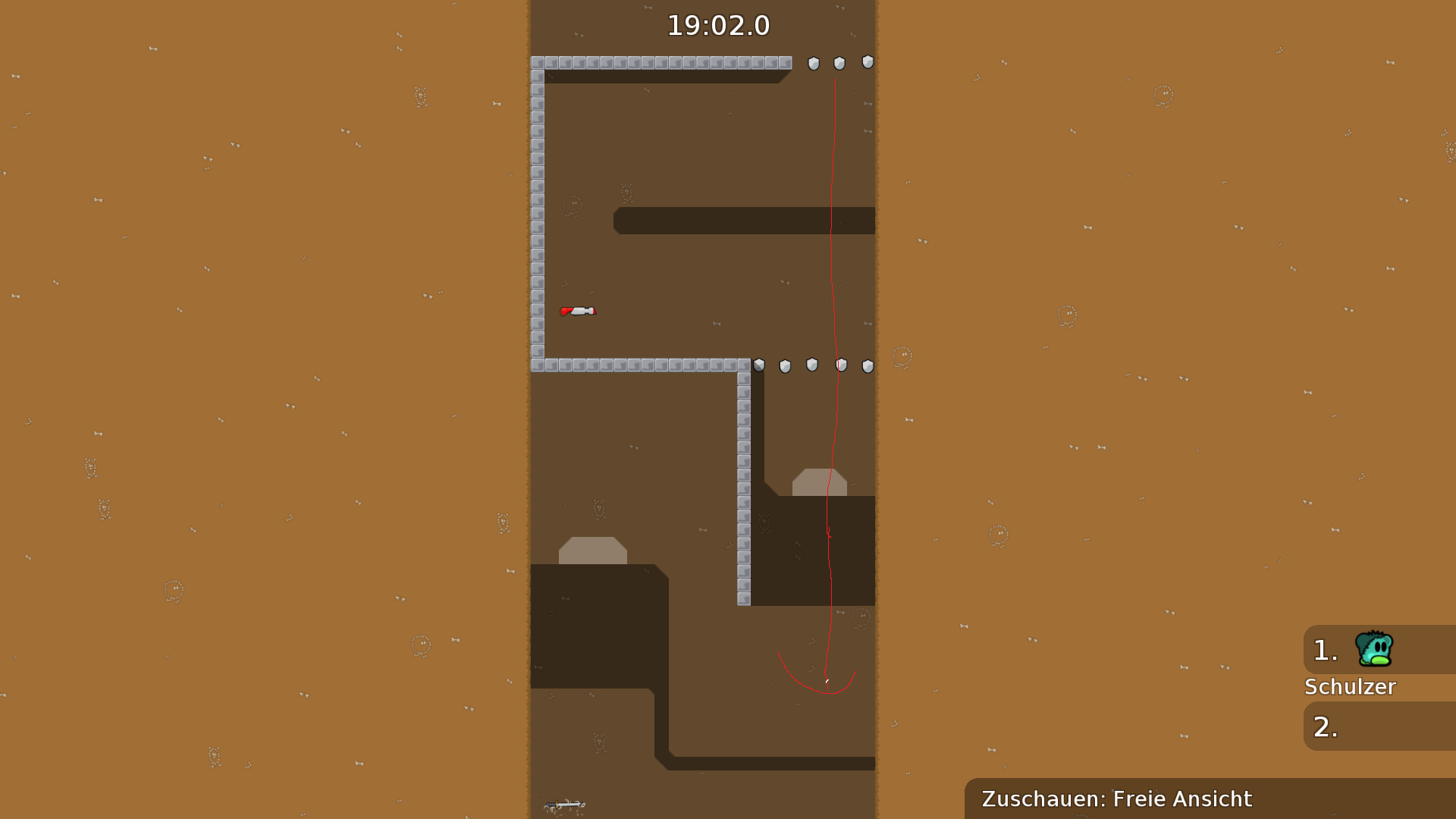Image resolution: width=1456 pixels, height=819 pixels.
Task: Select the second shield icon in middle row
Action: [x=786, y=366]
